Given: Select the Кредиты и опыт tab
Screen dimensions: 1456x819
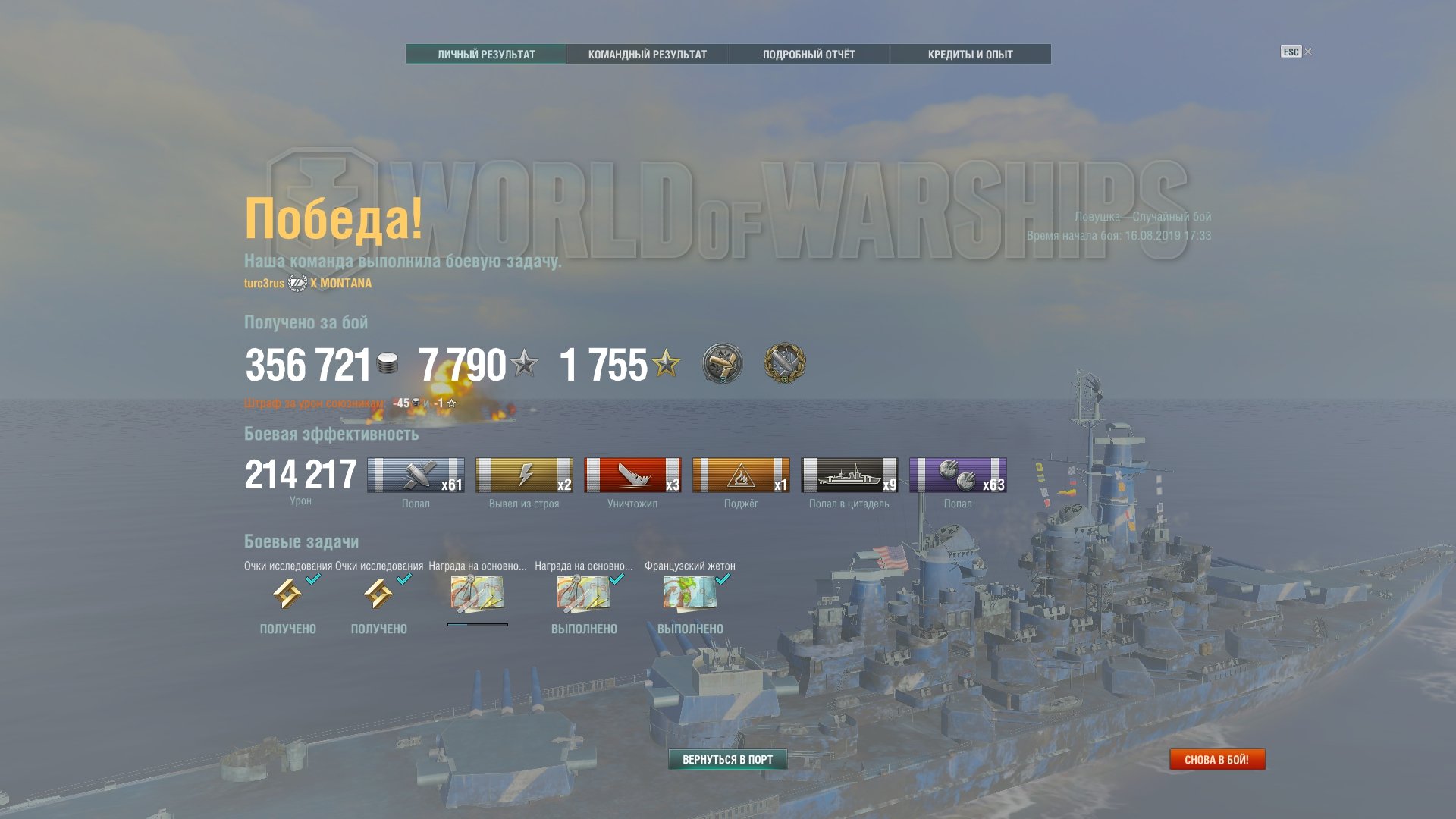Looking at the screenshot, I should 970,55.
